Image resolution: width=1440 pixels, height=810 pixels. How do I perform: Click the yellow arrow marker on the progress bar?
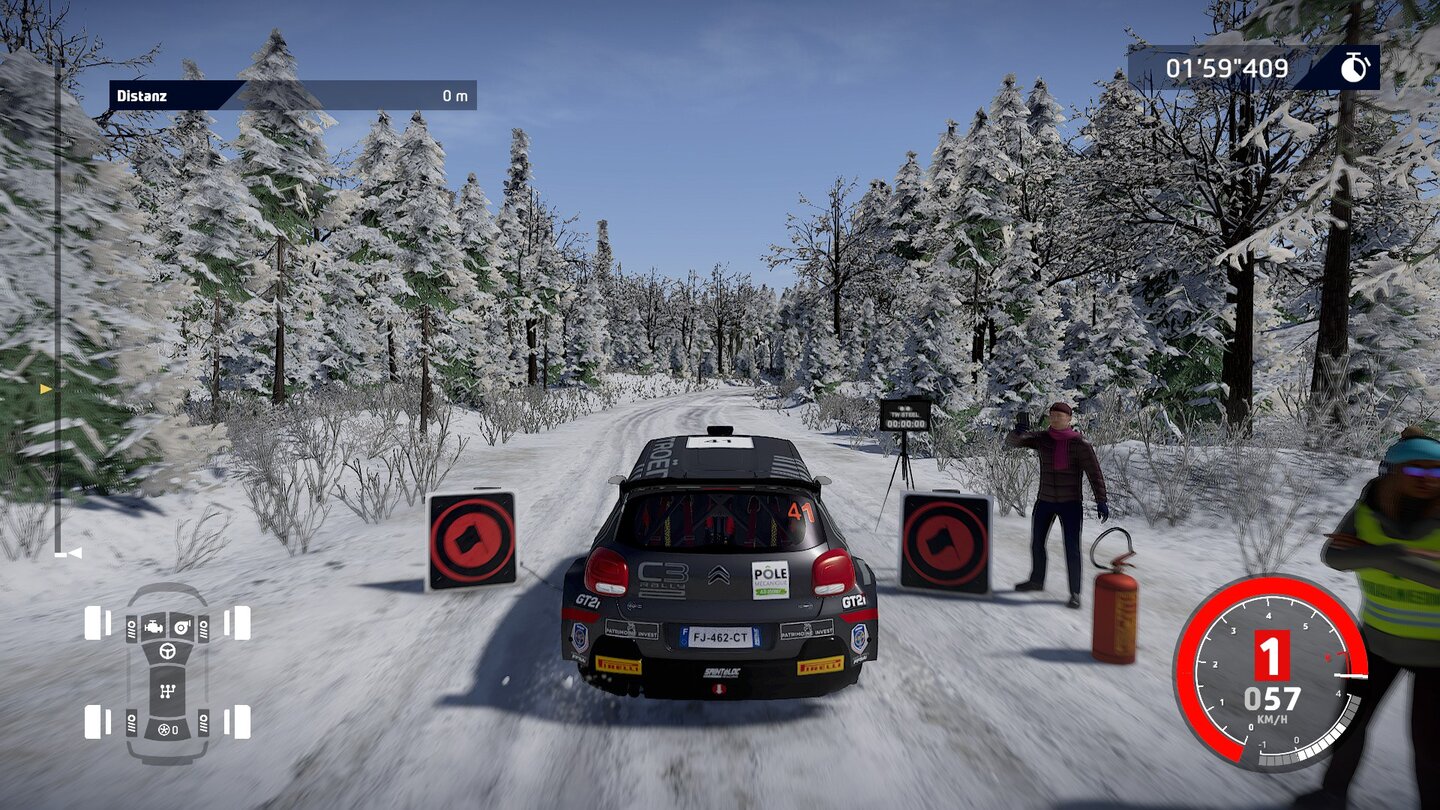click(x=44, y=388)
